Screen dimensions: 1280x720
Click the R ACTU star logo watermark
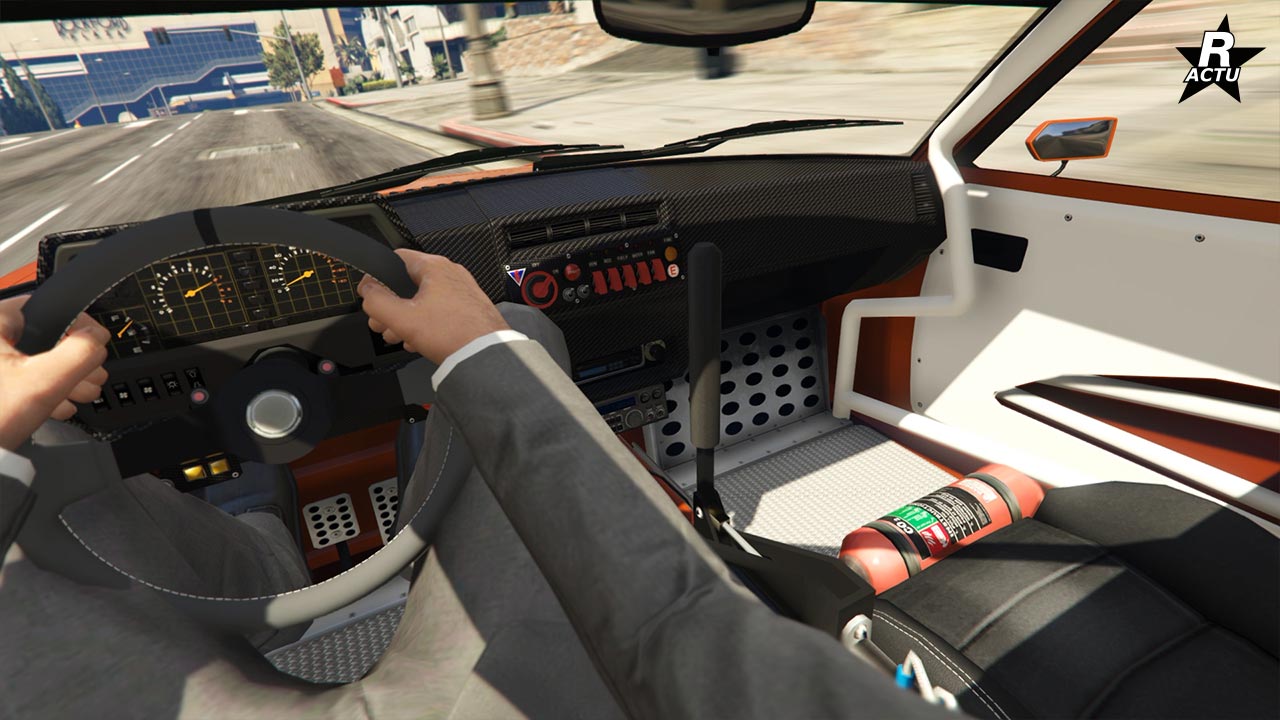[1219, 61]
